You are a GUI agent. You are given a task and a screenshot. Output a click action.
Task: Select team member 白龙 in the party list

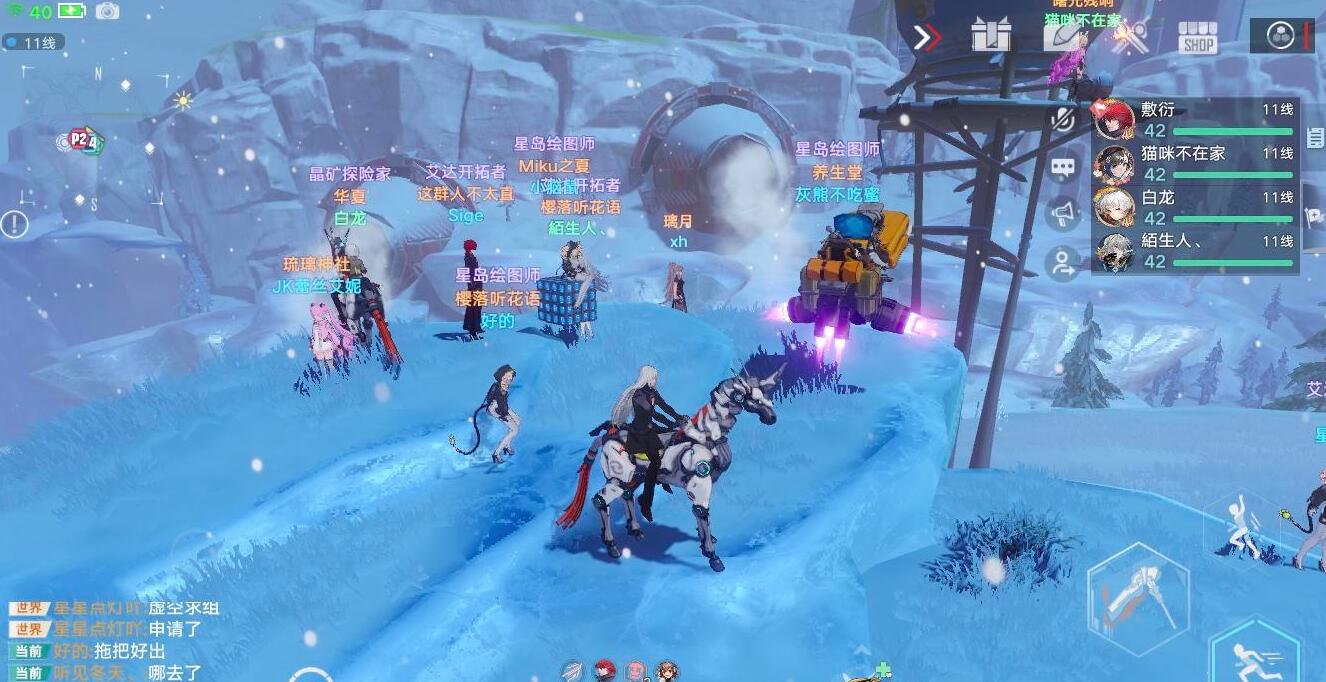[1195, 208]
